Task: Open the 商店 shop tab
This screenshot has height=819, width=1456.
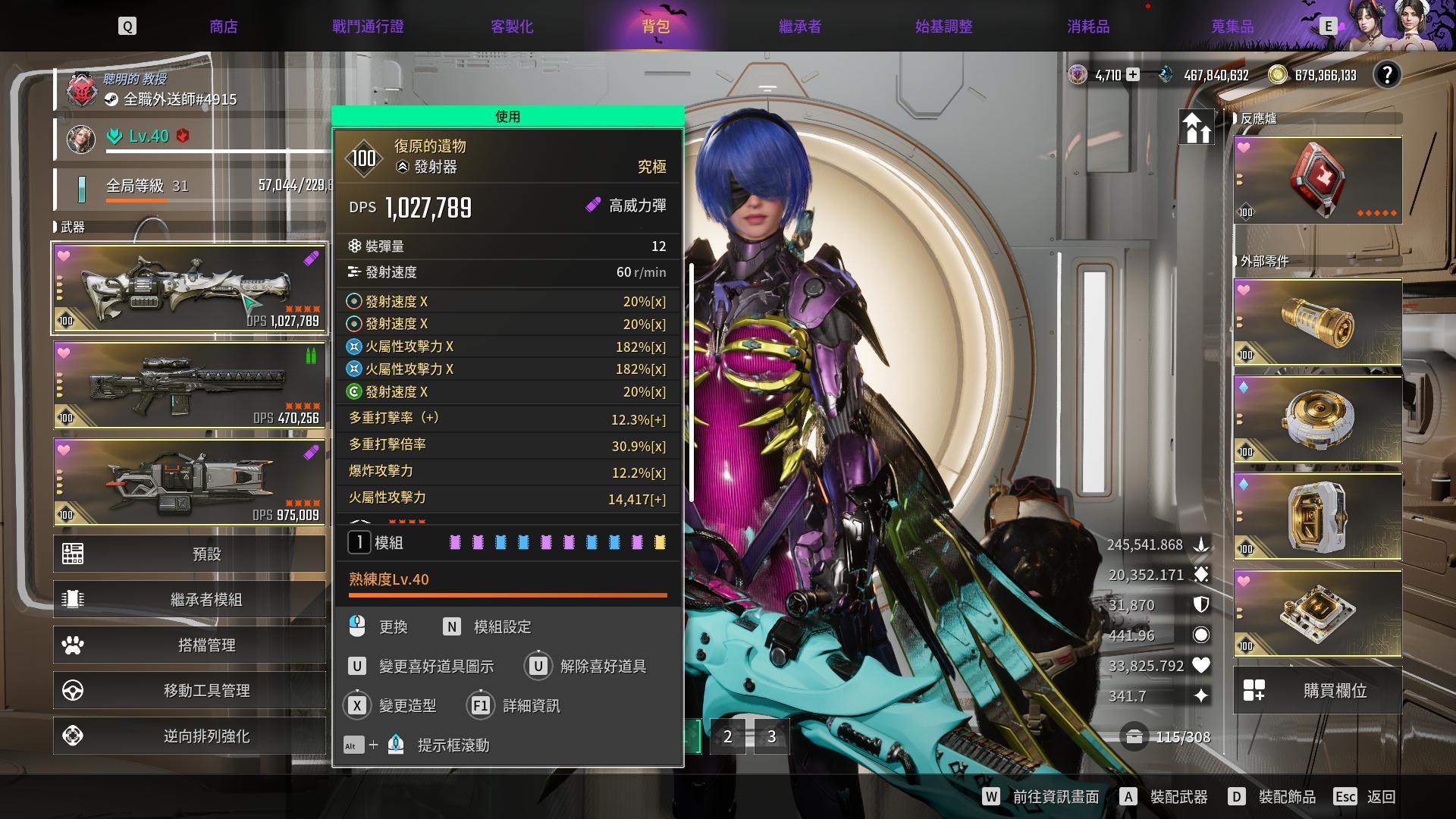Action: 224,27
